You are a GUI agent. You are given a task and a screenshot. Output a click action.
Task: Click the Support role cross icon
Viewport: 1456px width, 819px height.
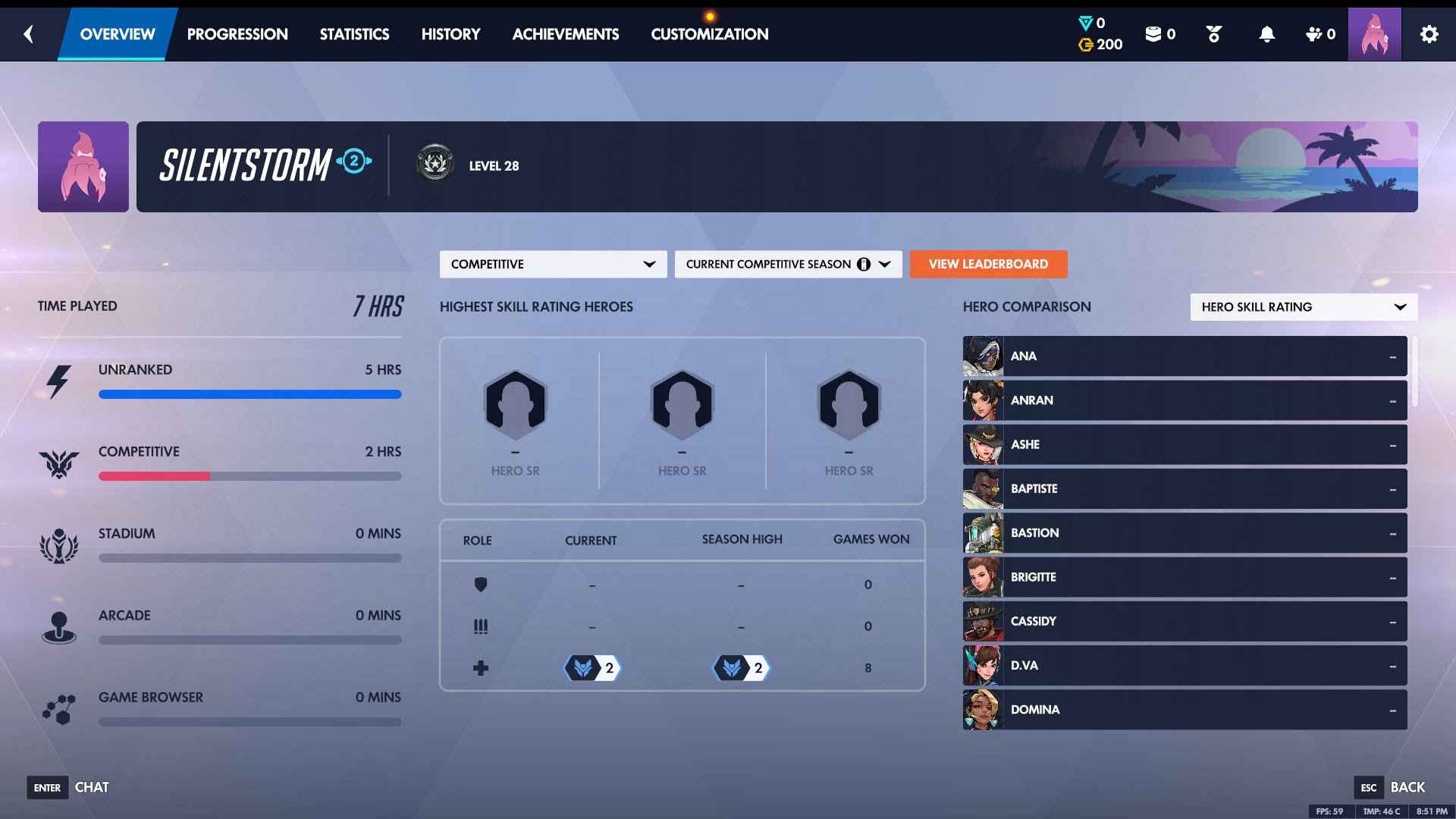tap(482, 667)
